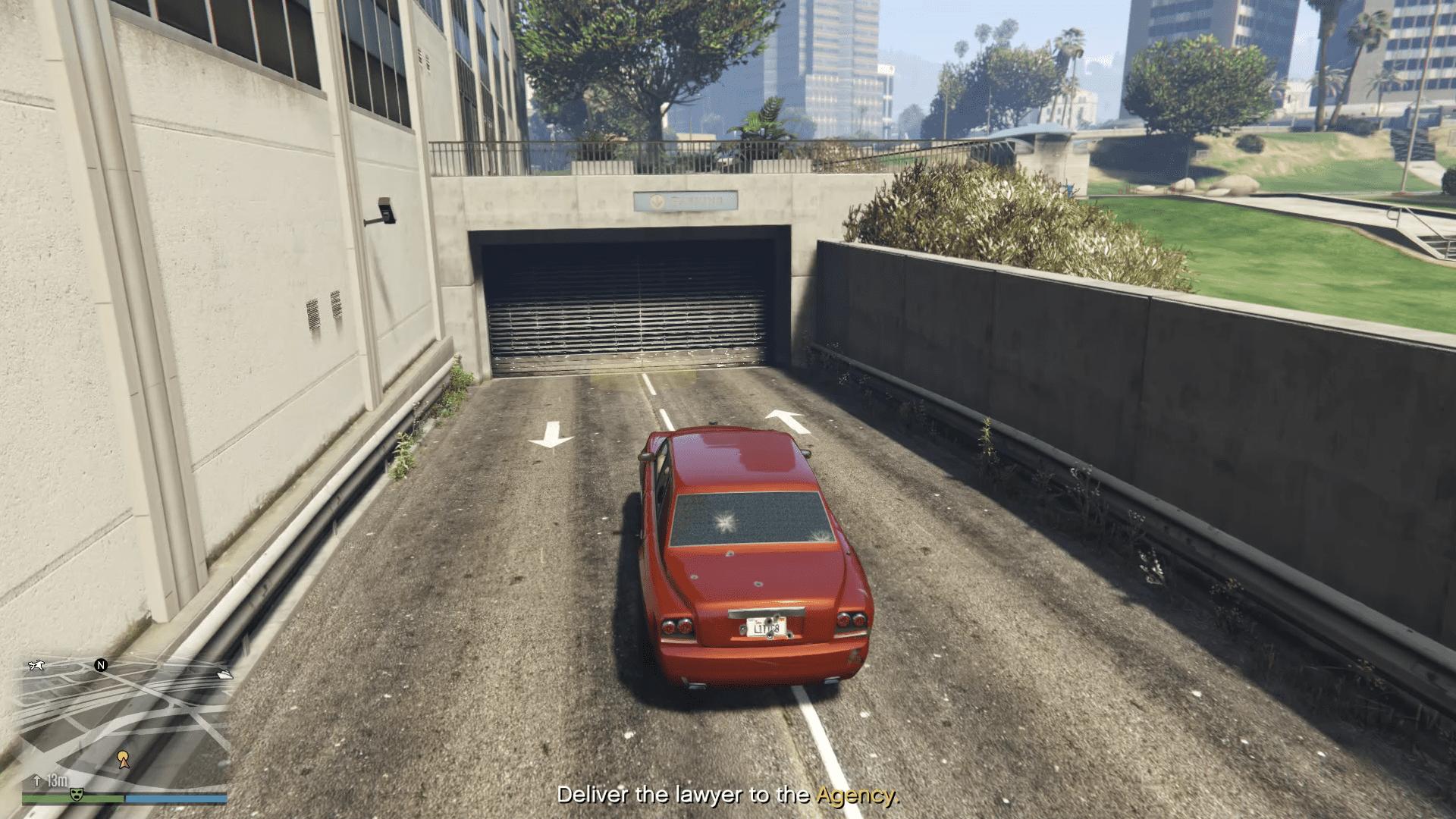Open the minimap radar
Image resolution: width=1456 pixels, height=819 pixels.
point(125,724)
